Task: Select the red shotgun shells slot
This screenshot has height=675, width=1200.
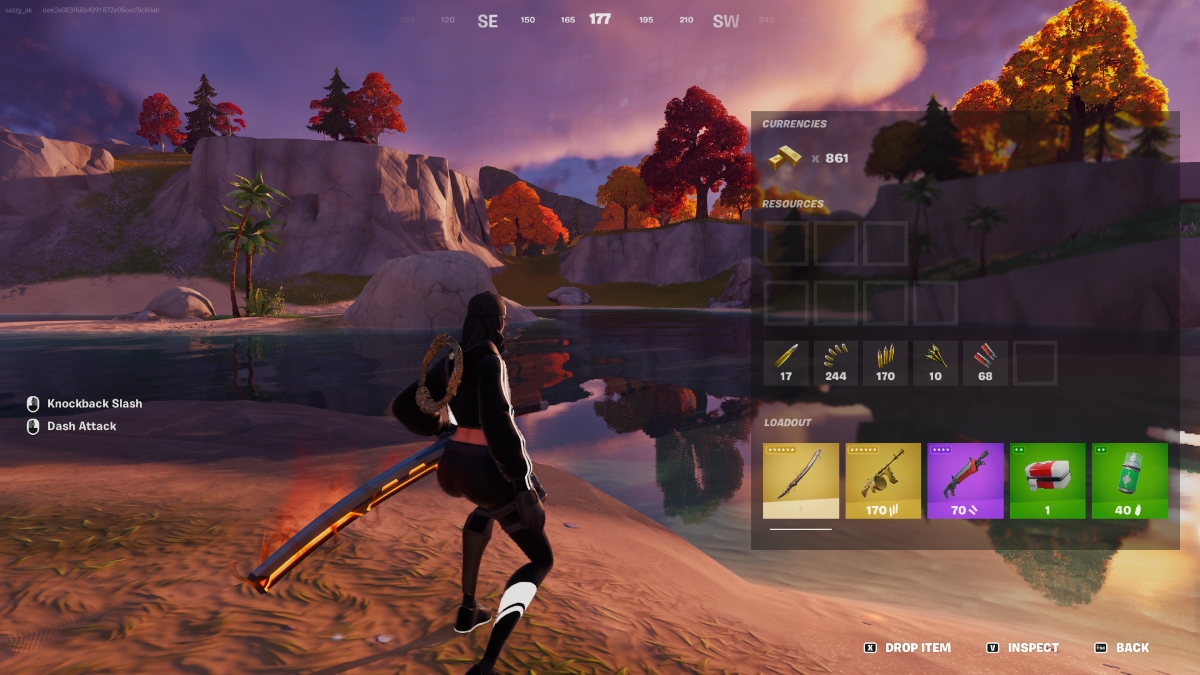Action: pyautogui.click(x=985, y=363)
